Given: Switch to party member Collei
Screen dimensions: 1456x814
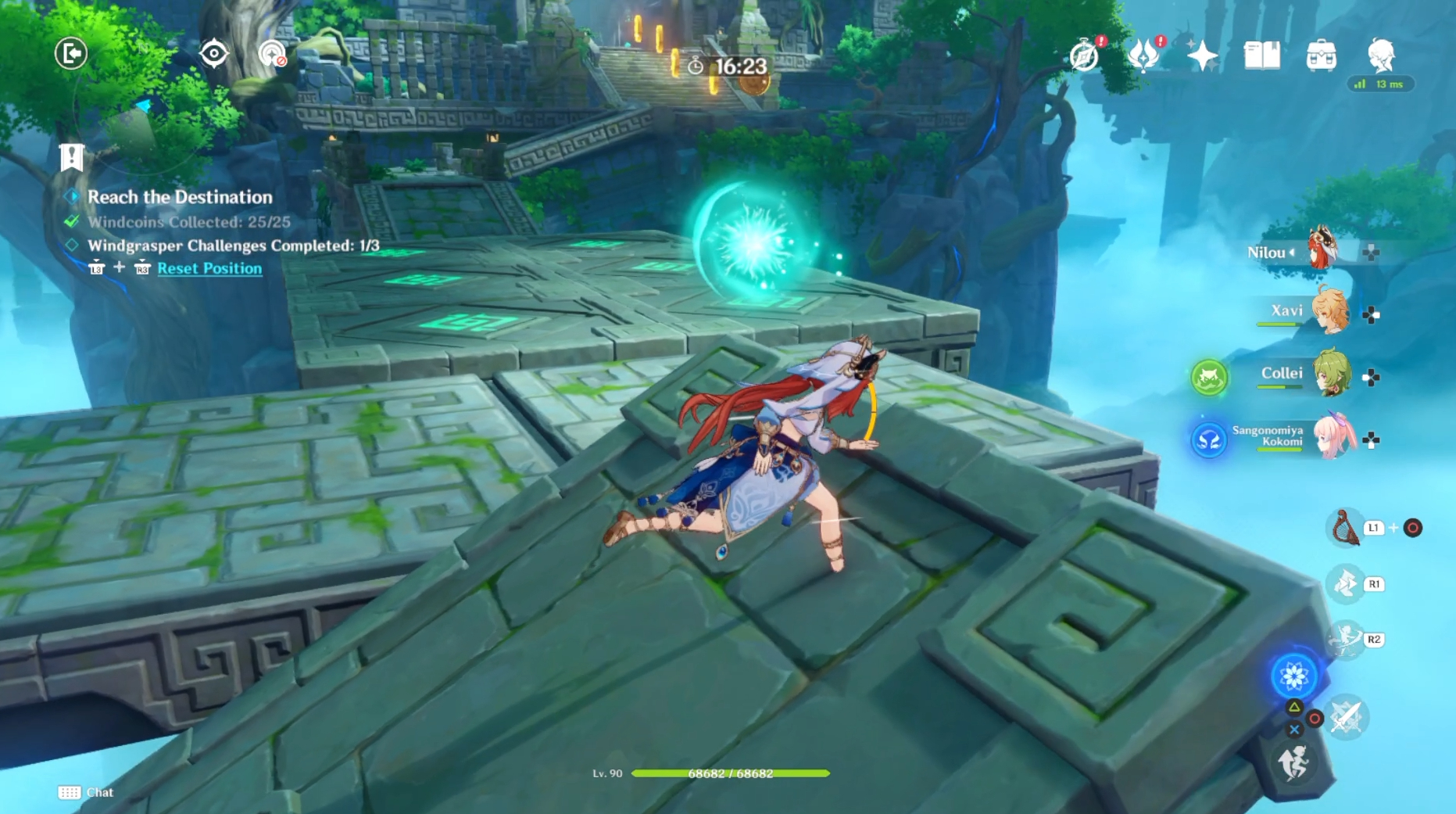Looking at the screenshot, I should [x=1329, y=374].
